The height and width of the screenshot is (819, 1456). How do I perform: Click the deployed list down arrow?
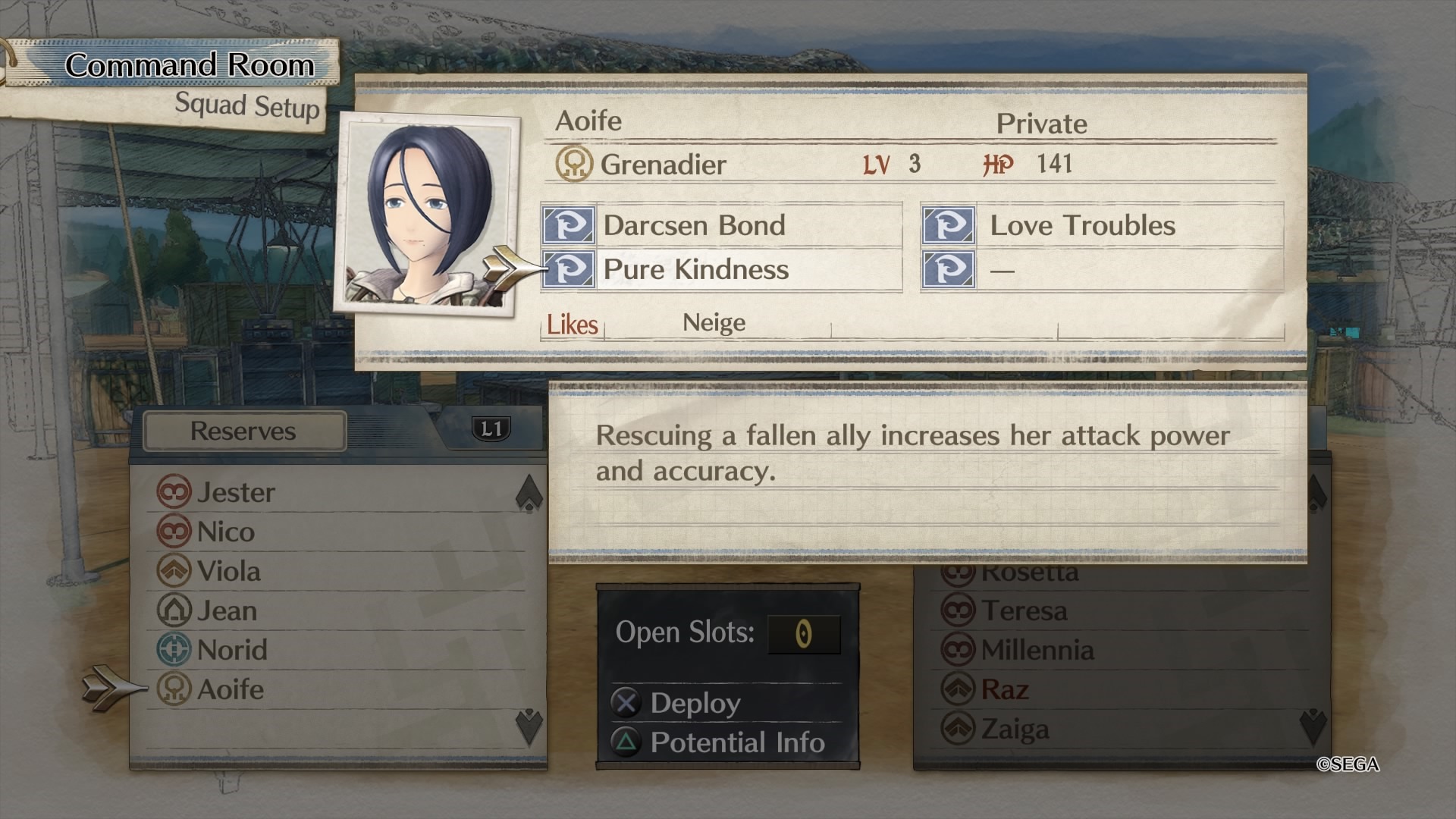pos(1313,726)
